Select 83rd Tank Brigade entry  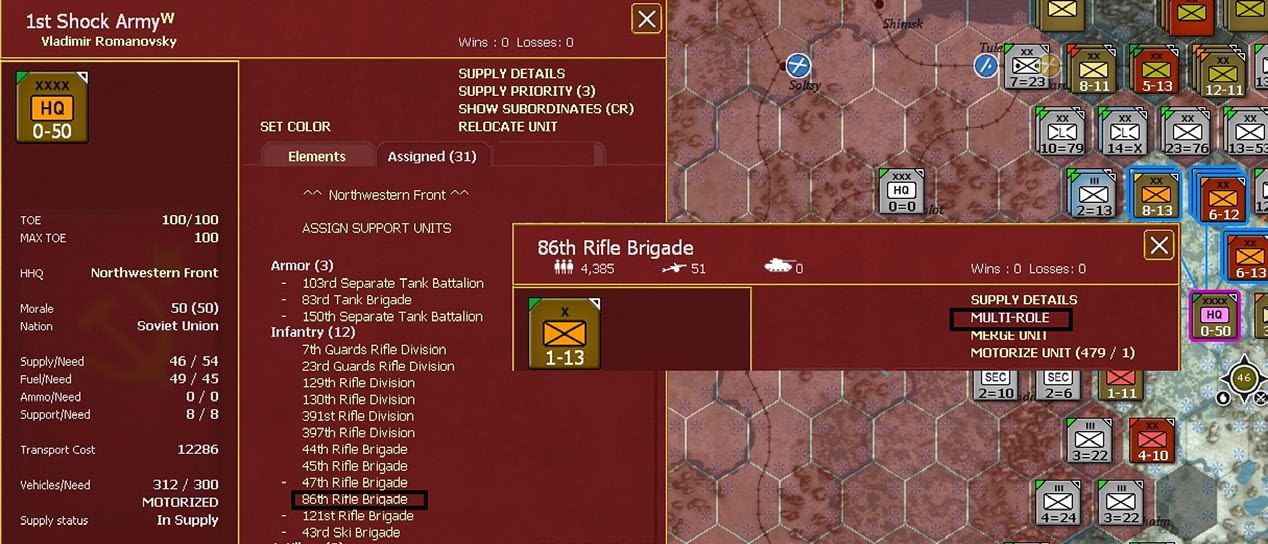[x=356, y=300]
